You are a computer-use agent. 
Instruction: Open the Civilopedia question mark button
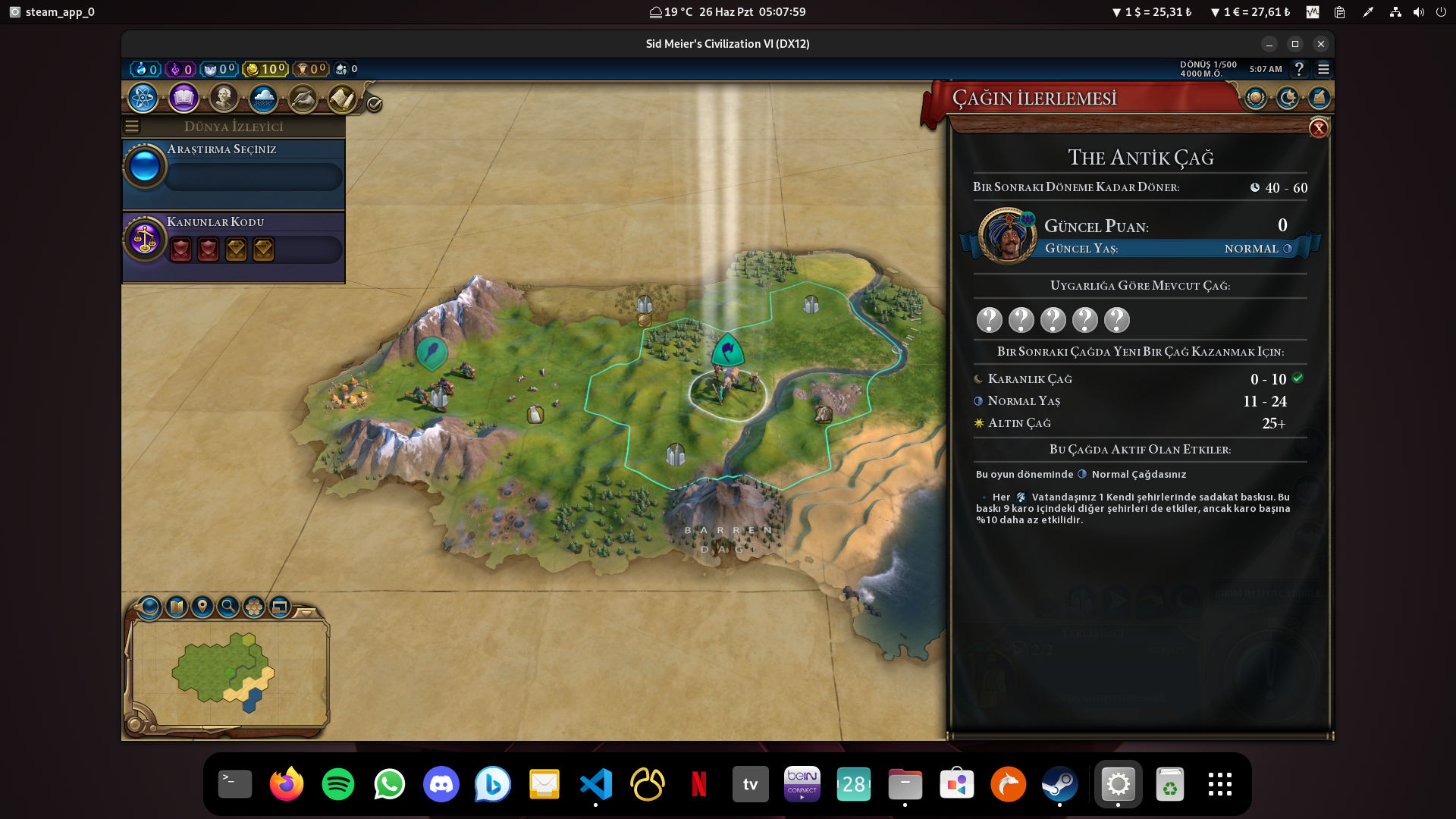(1299, 69)
